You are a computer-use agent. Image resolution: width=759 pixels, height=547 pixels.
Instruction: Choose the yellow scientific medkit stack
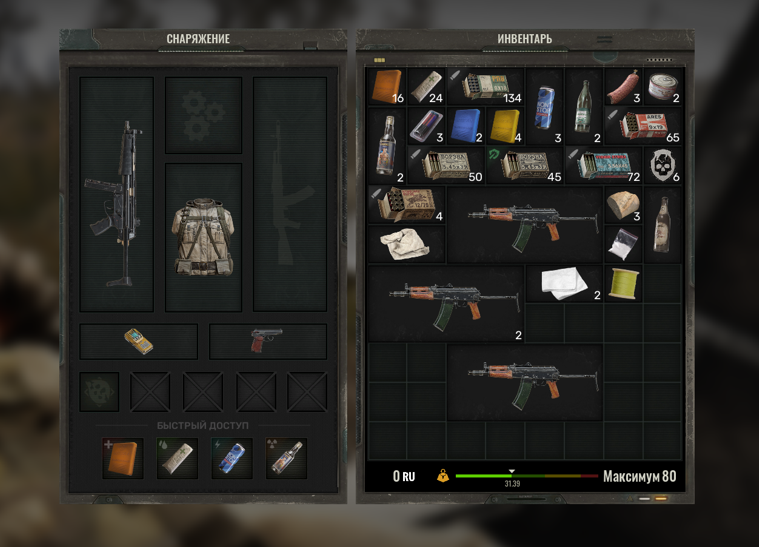(505, 126)
